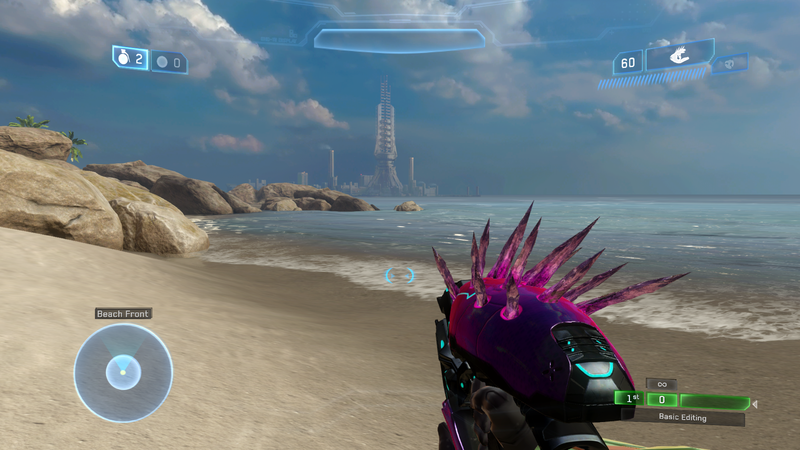Select the dimmed secondary weapon slot
This screenshot has height=450, width=800.
point(731,64)
